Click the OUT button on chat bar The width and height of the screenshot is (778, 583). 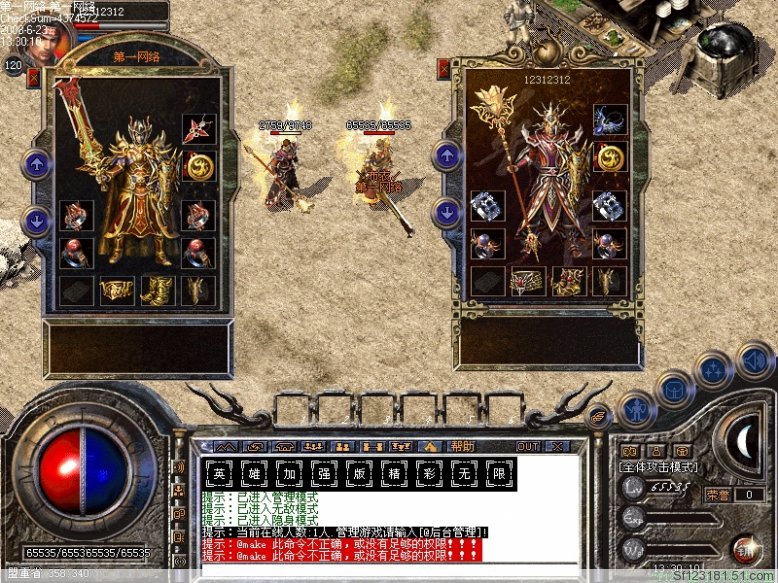point(527,446)
